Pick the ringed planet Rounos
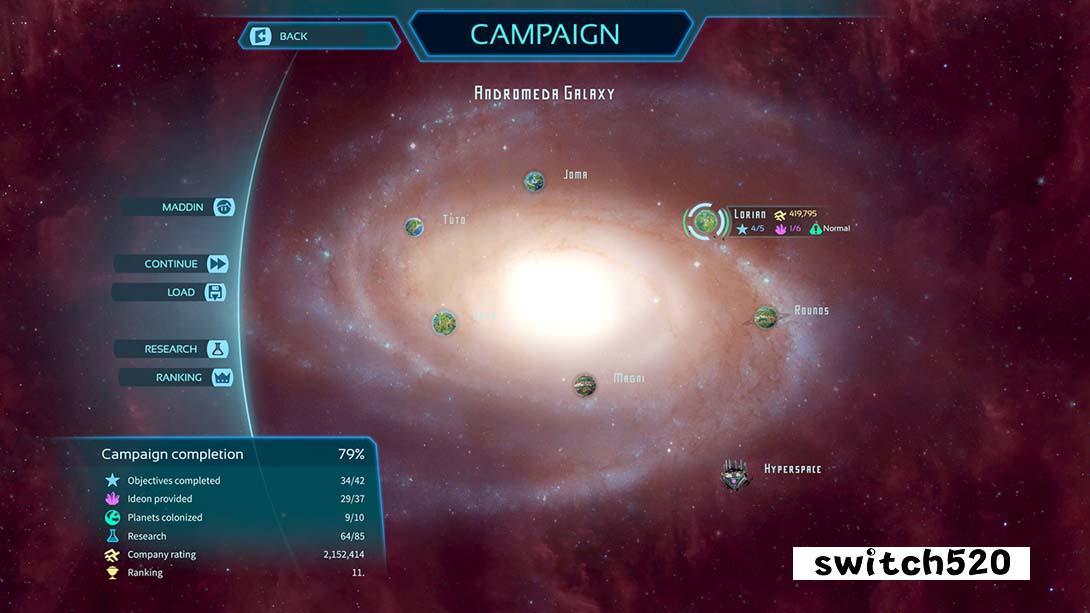 tap(766, 317)
